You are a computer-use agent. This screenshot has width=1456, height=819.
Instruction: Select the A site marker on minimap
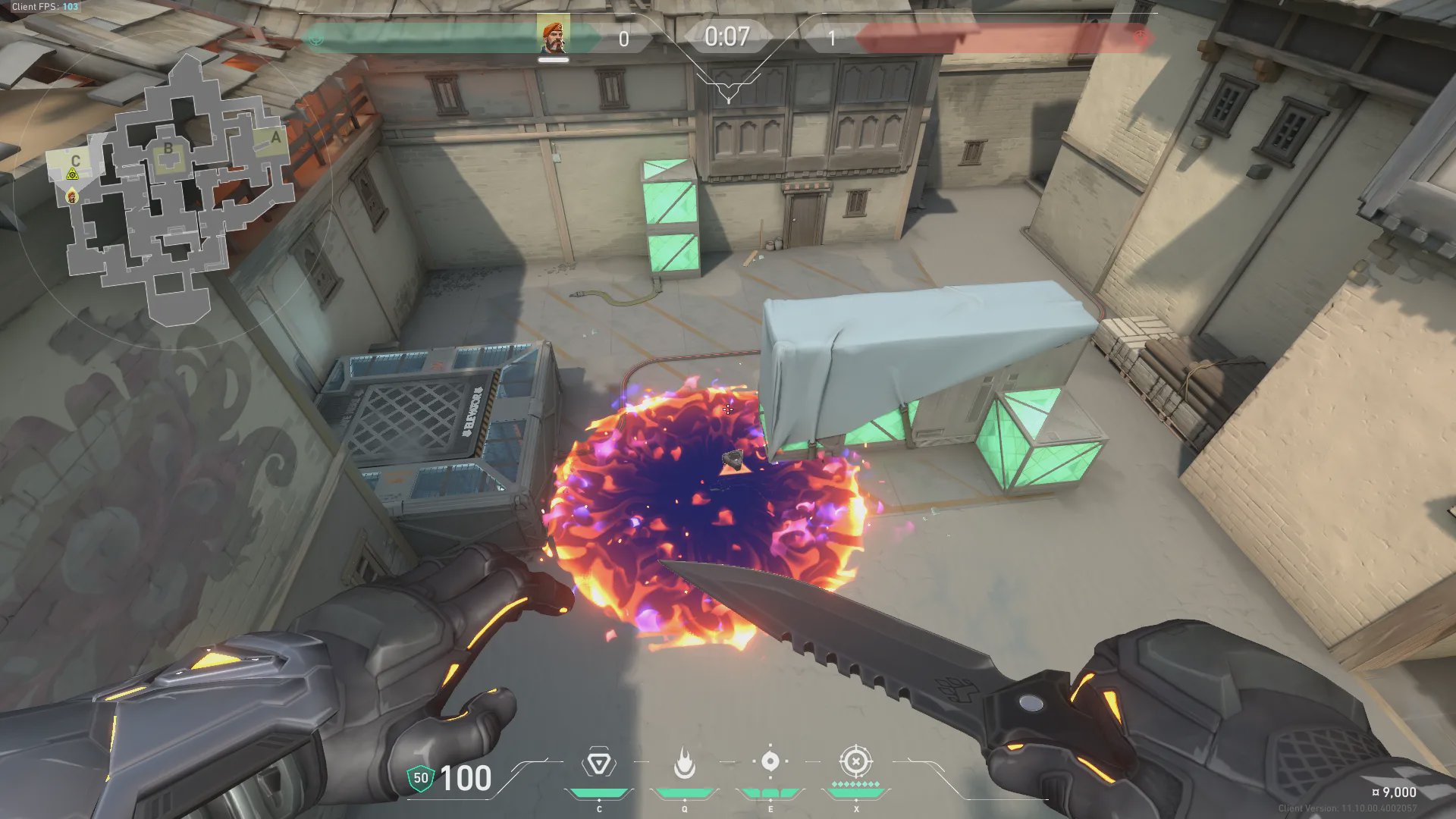pos(275,138)
